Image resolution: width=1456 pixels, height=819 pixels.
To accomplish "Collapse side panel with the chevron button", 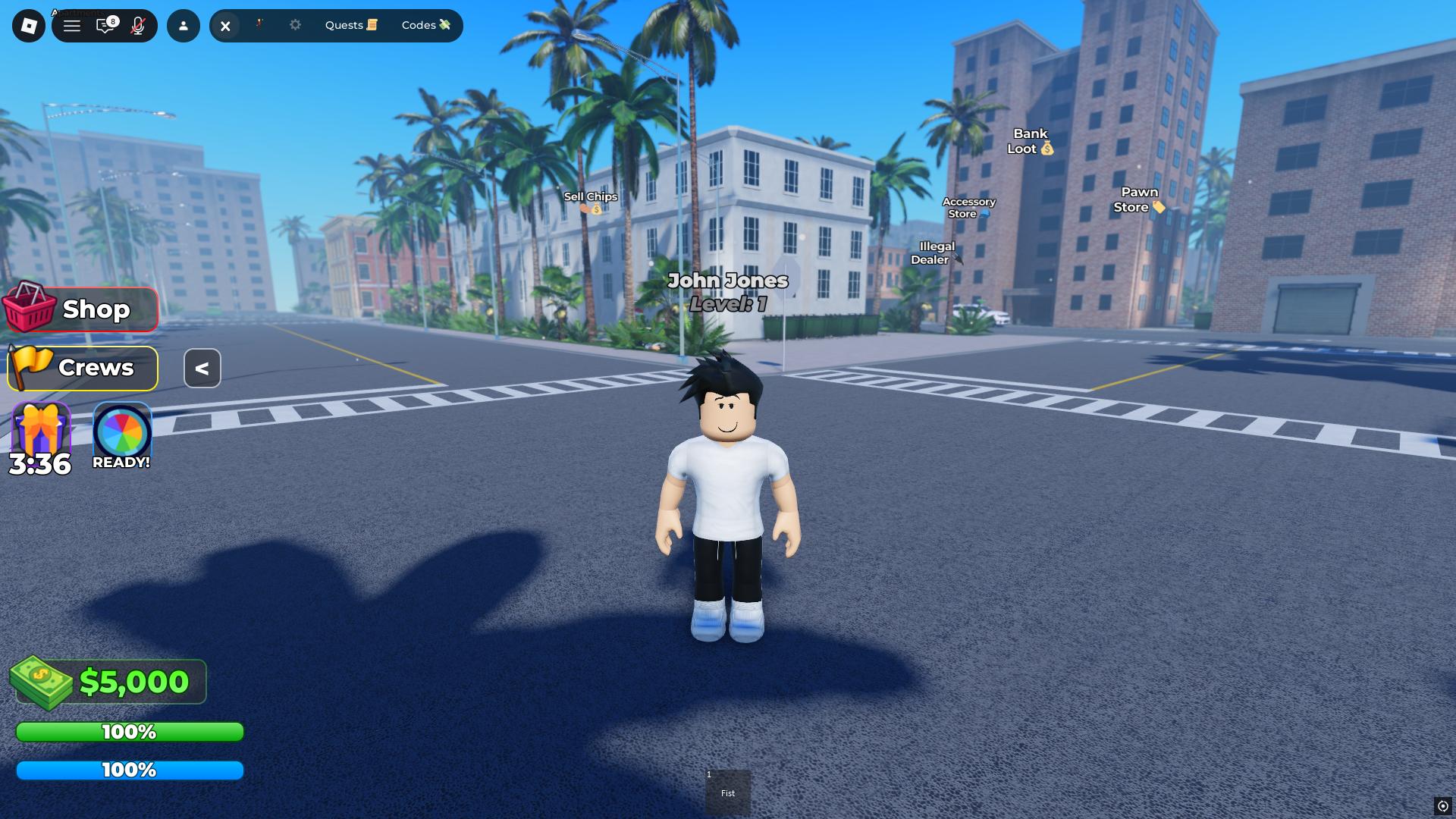I will 202,368.
